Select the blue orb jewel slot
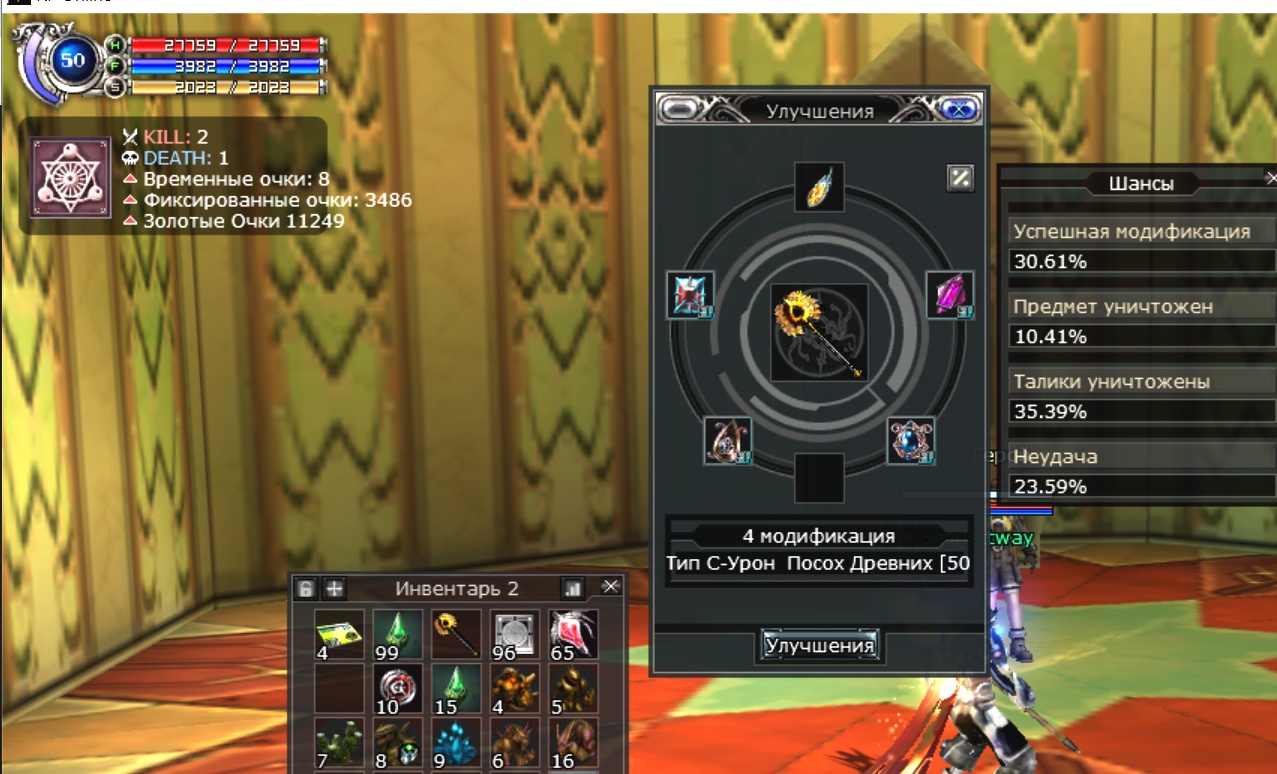The width and height of the screenshot is (1277, 774). tap(910, 441)
